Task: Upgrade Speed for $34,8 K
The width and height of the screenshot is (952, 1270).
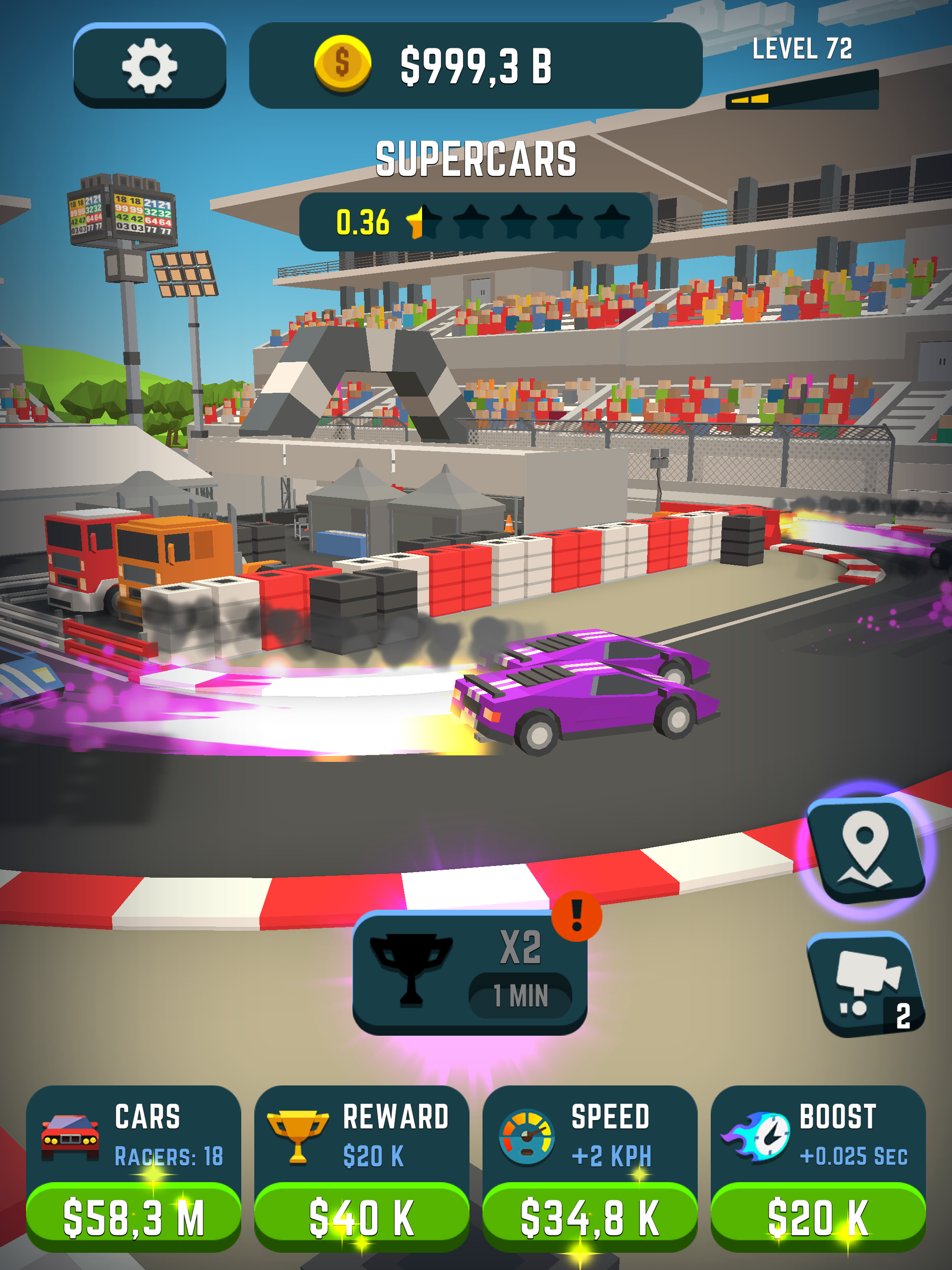Action: [590, 1216]
